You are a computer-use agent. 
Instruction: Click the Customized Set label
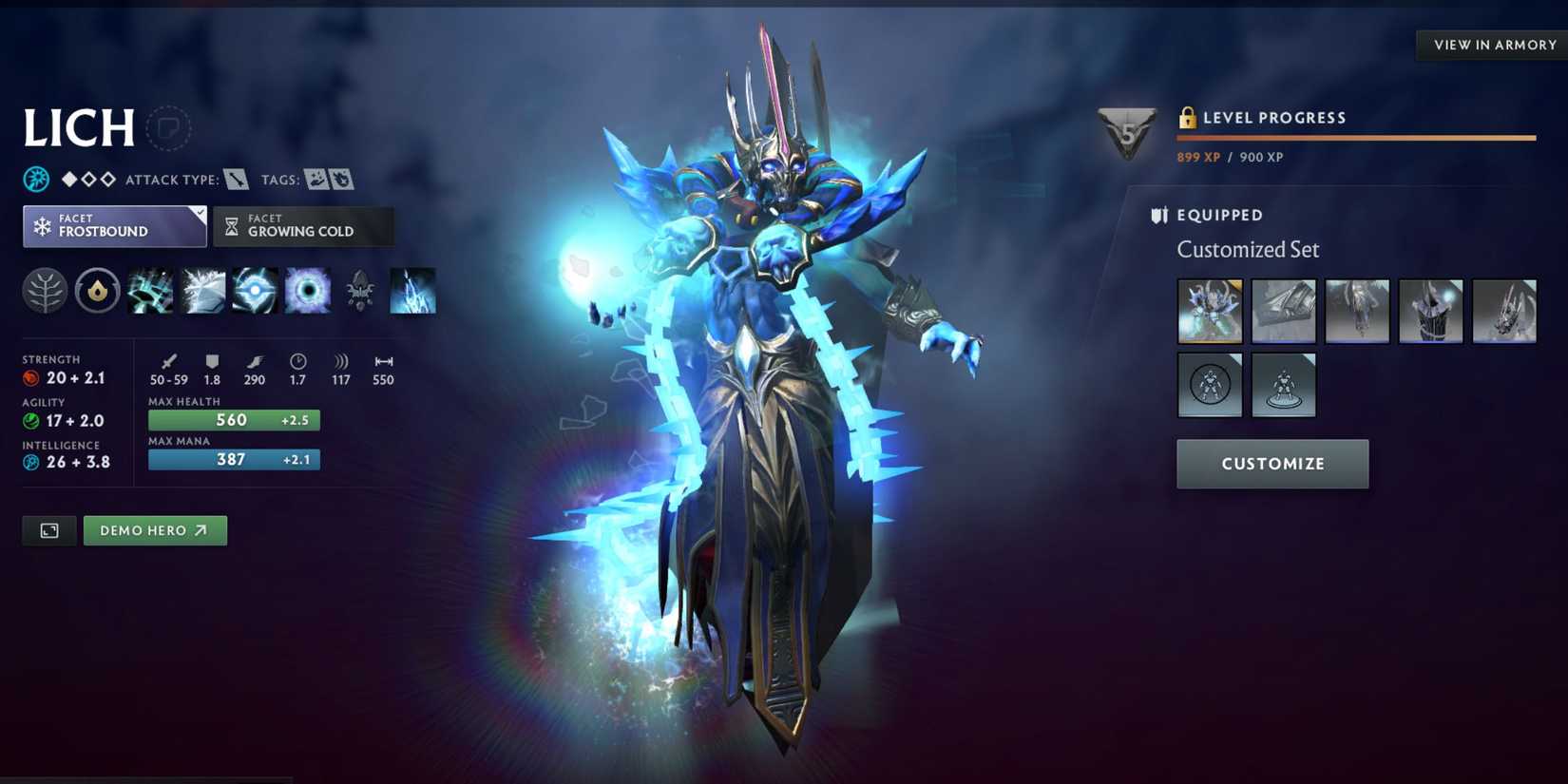(x=1248, y=249)
